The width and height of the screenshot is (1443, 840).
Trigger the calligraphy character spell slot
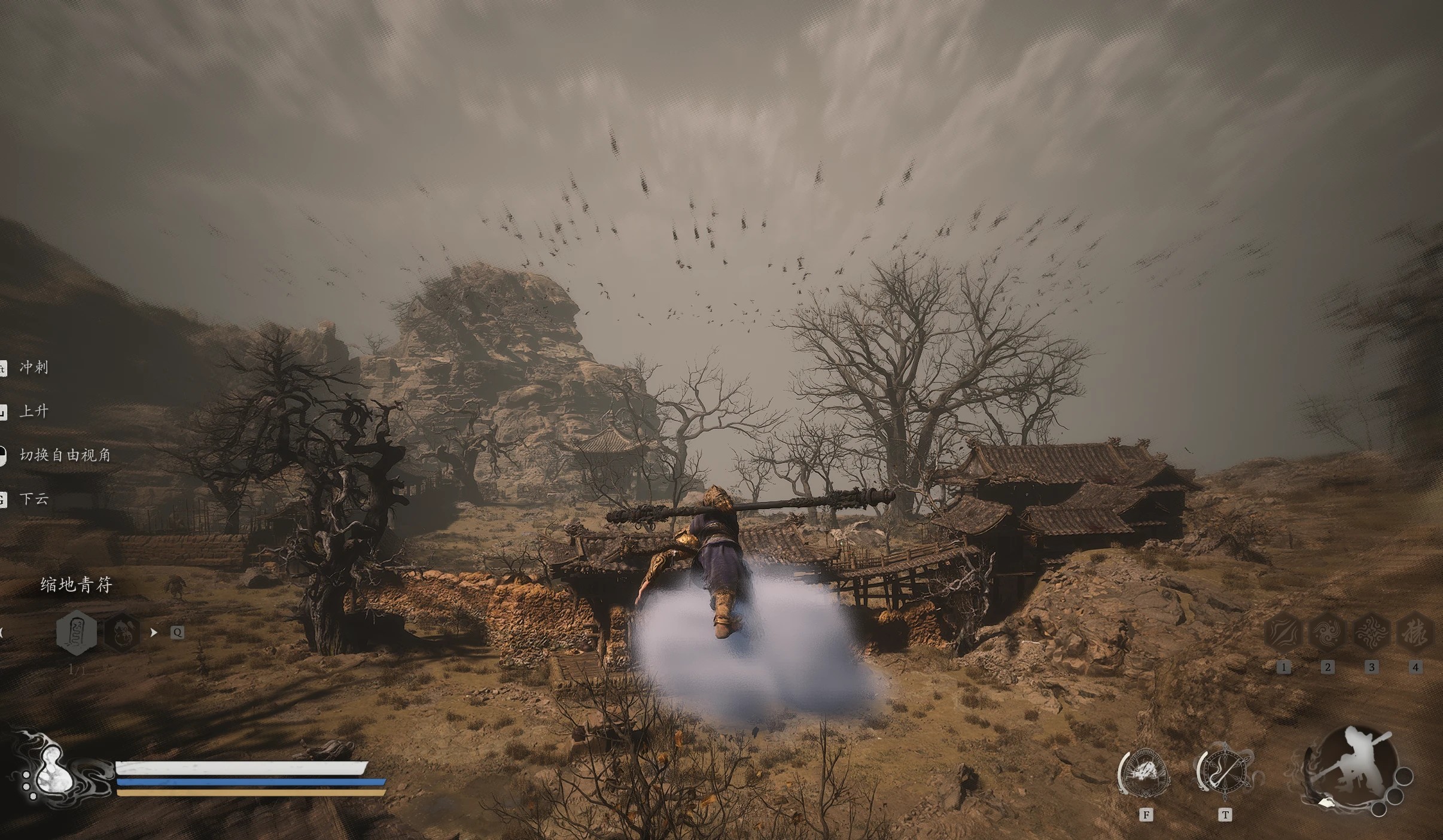tap(1415, 632)
